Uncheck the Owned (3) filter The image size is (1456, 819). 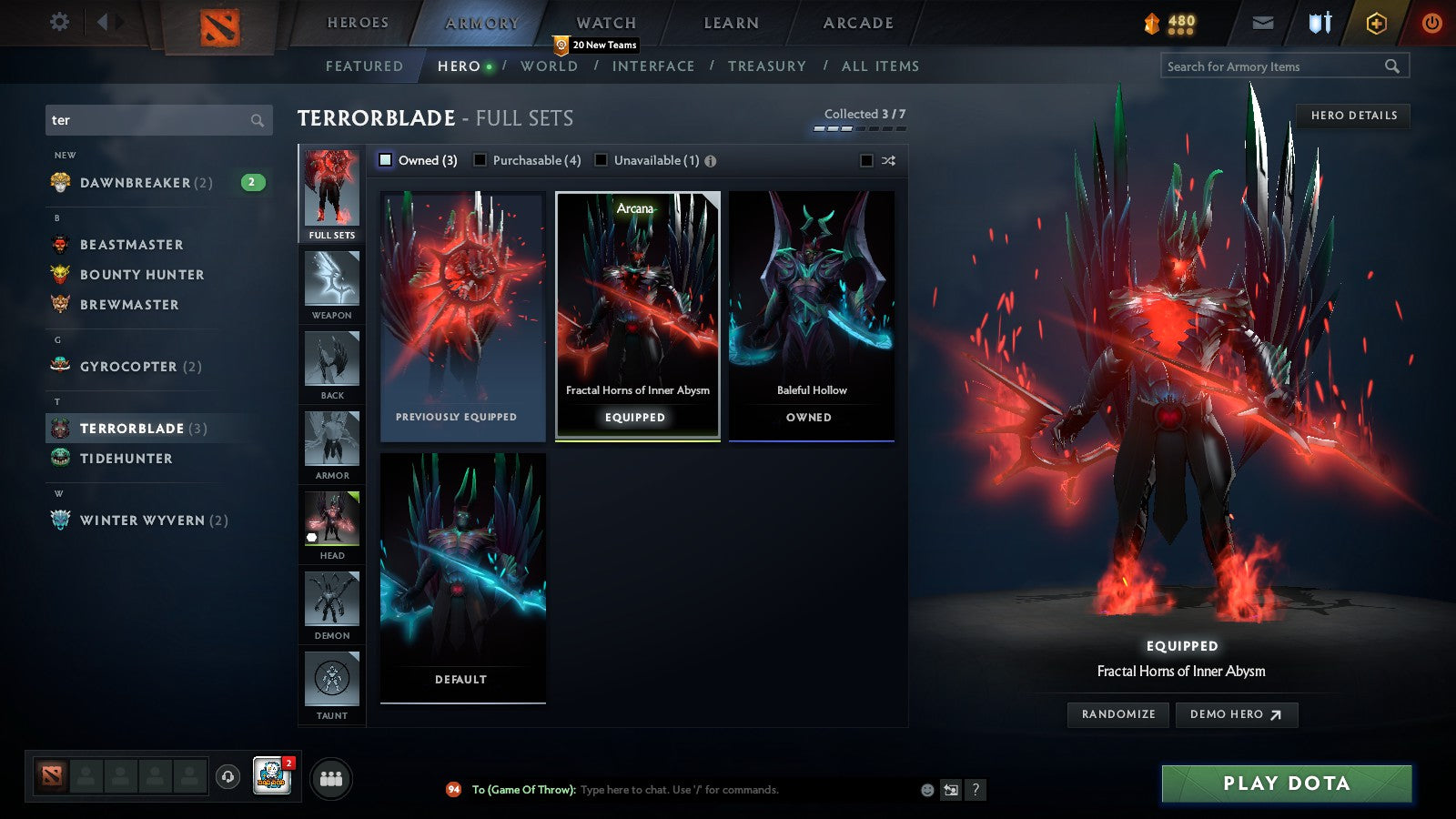tap(386, 160)
